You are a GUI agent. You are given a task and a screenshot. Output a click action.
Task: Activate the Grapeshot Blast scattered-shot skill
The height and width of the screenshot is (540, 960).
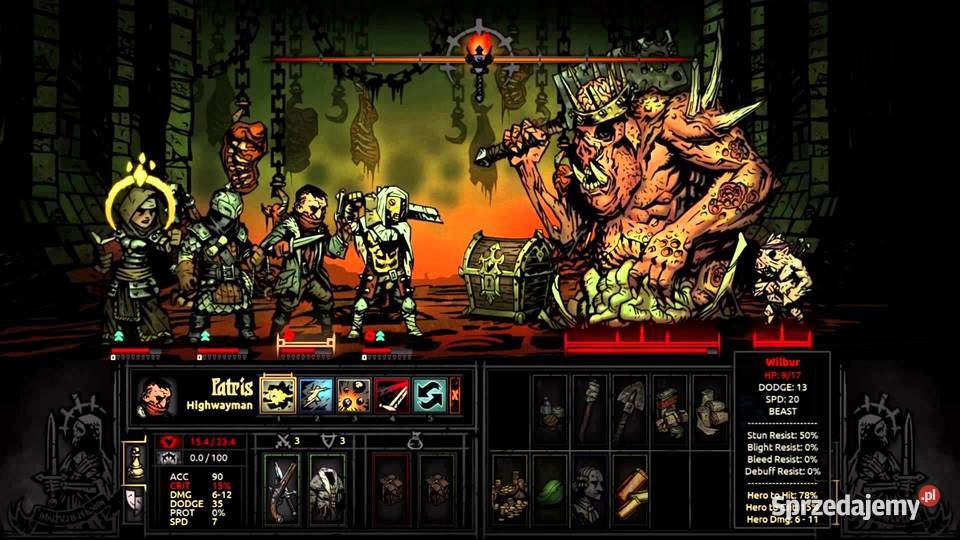pyautogui.click(x=354, y=395)
